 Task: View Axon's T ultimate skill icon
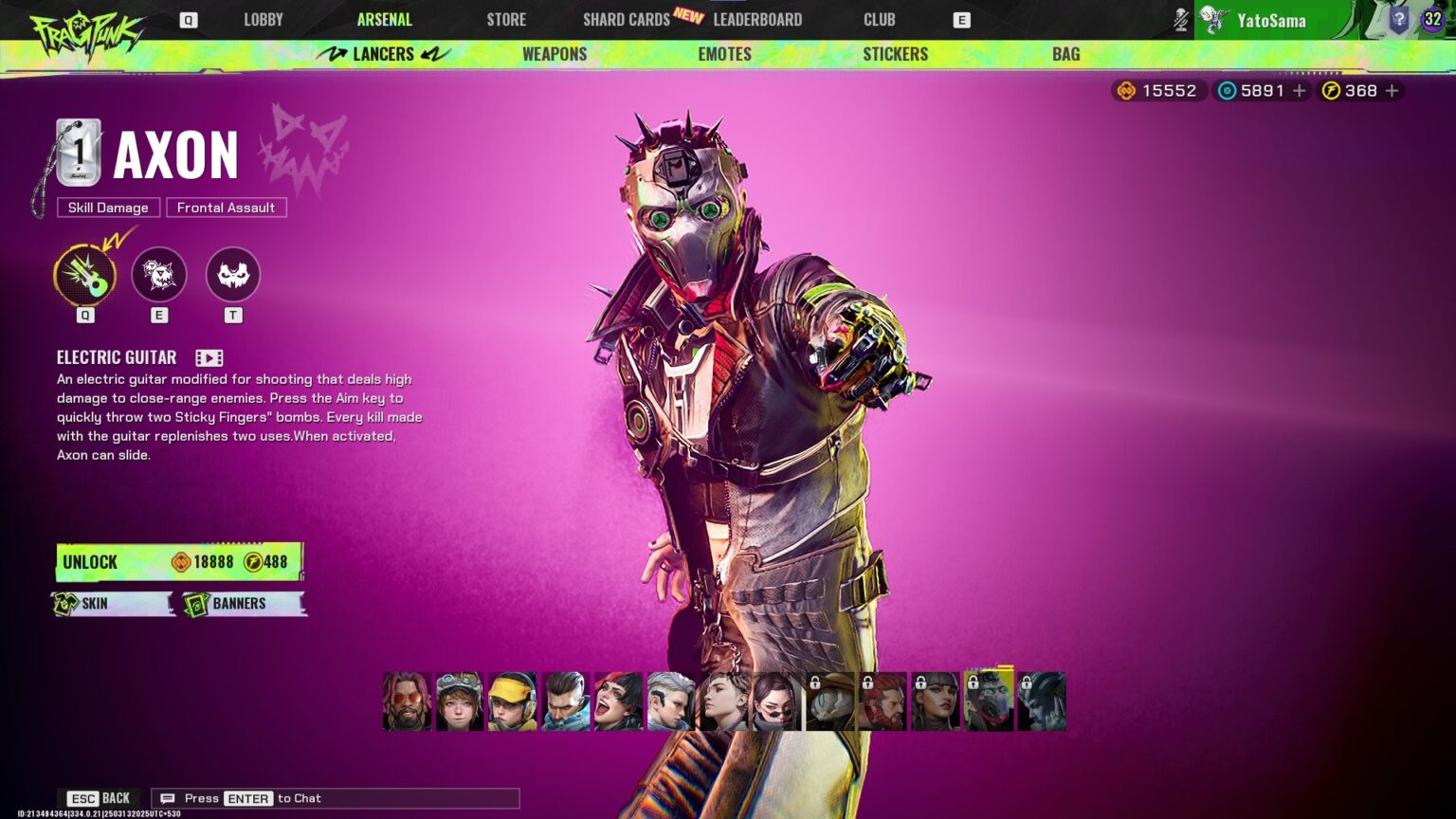click(x=232, y=275)
